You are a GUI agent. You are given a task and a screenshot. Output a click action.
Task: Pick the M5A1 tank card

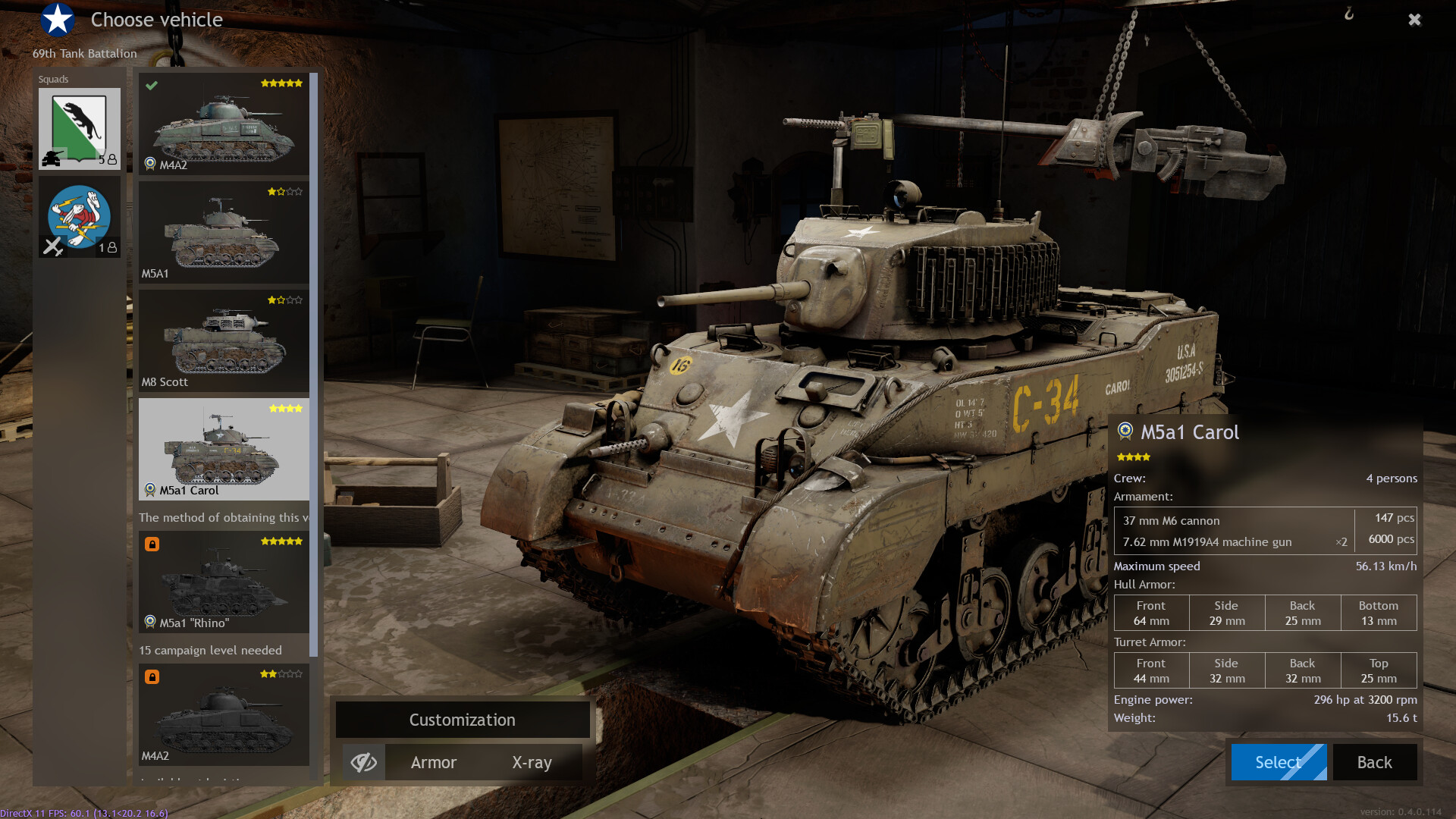click(224, 232)
